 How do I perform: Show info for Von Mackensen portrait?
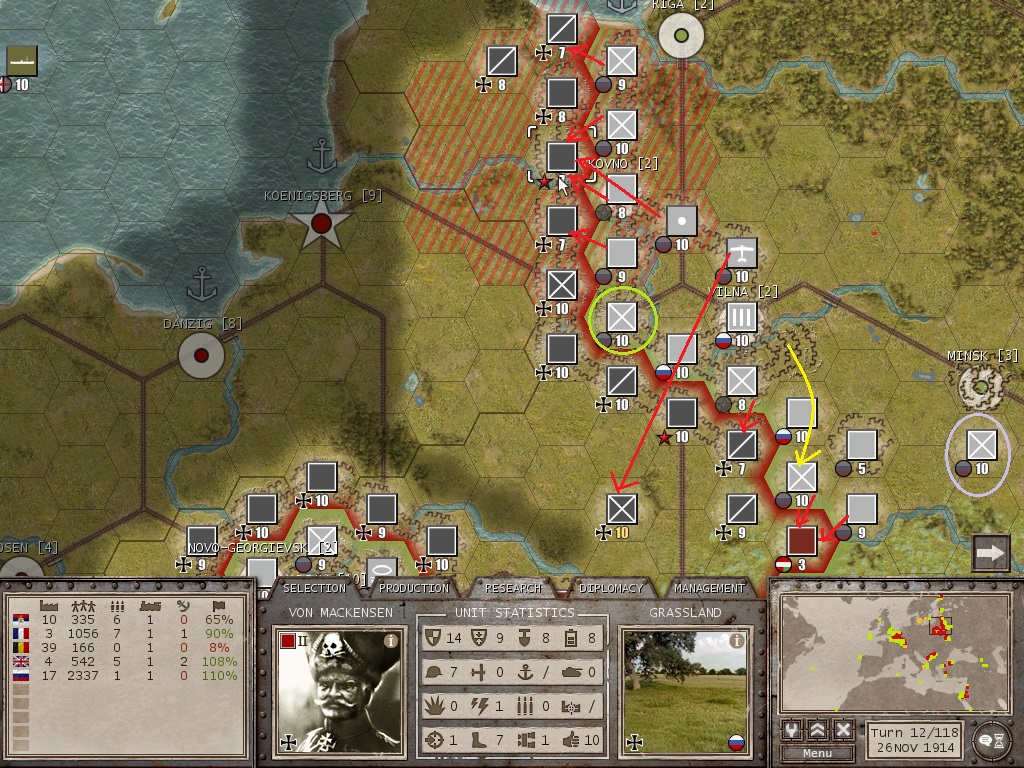tap(391, 640)
